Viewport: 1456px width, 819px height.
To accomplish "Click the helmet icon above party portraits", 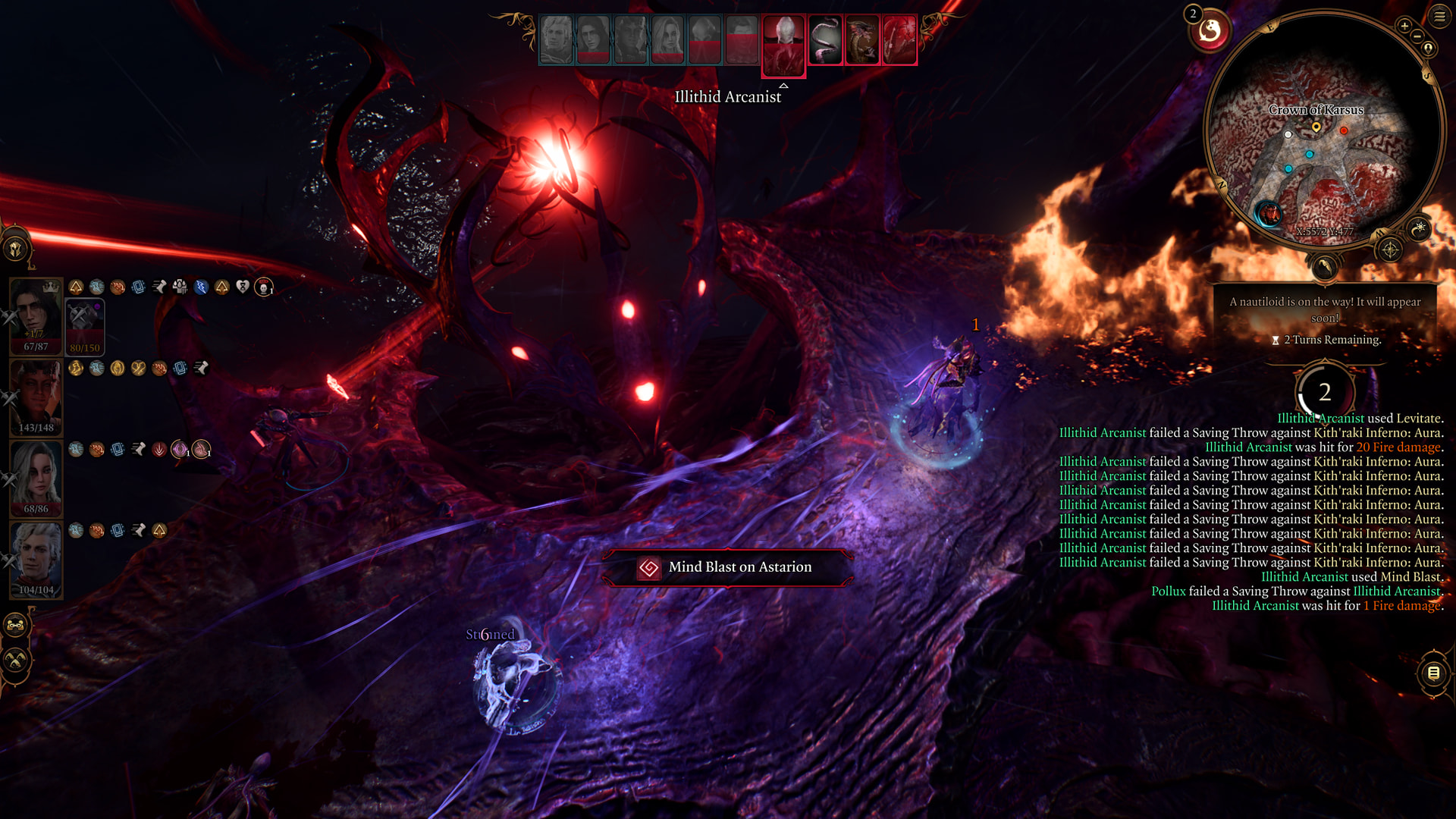I will click(16, 249).
